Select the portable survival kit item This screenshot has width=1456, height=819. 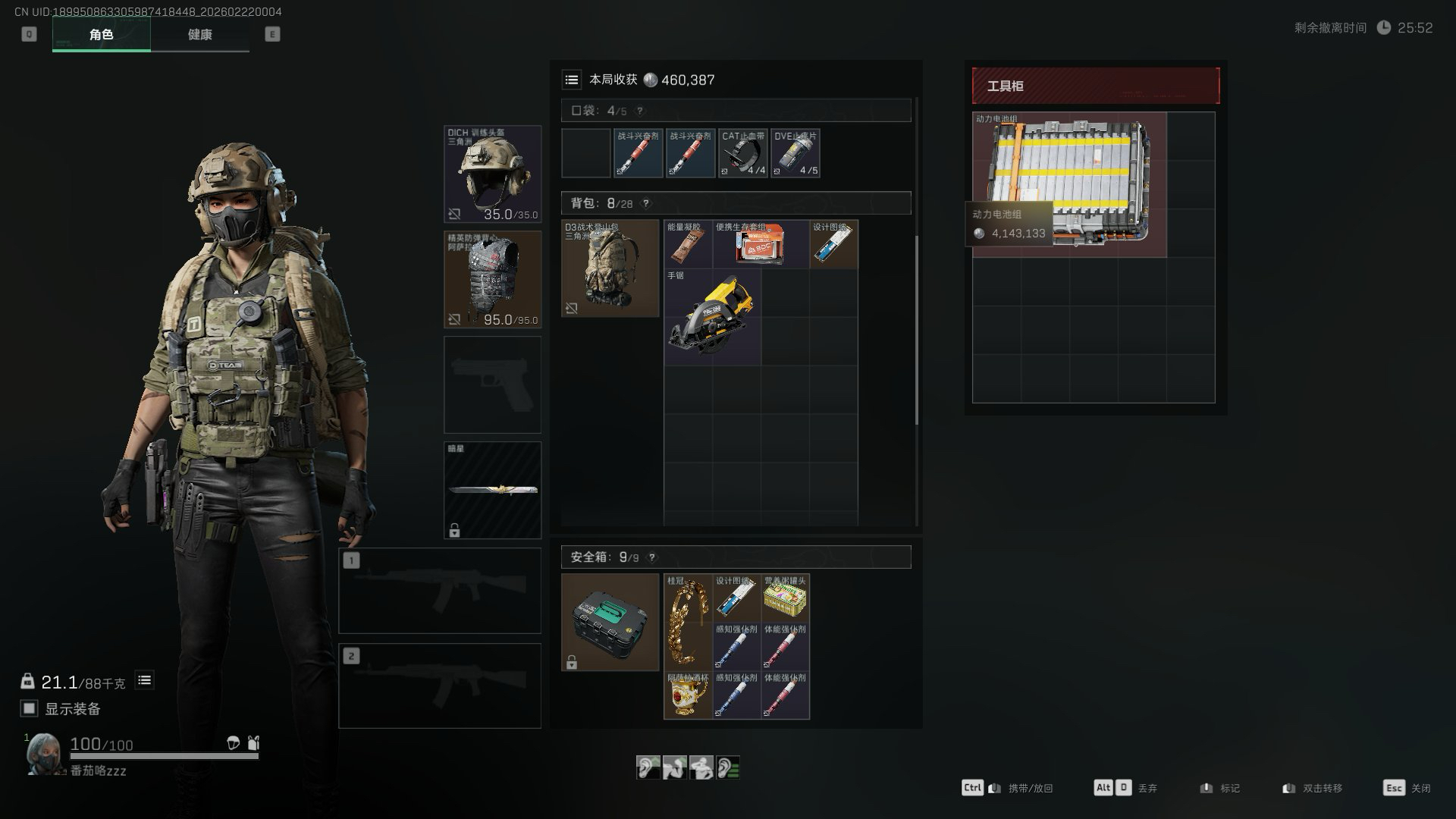761,244
